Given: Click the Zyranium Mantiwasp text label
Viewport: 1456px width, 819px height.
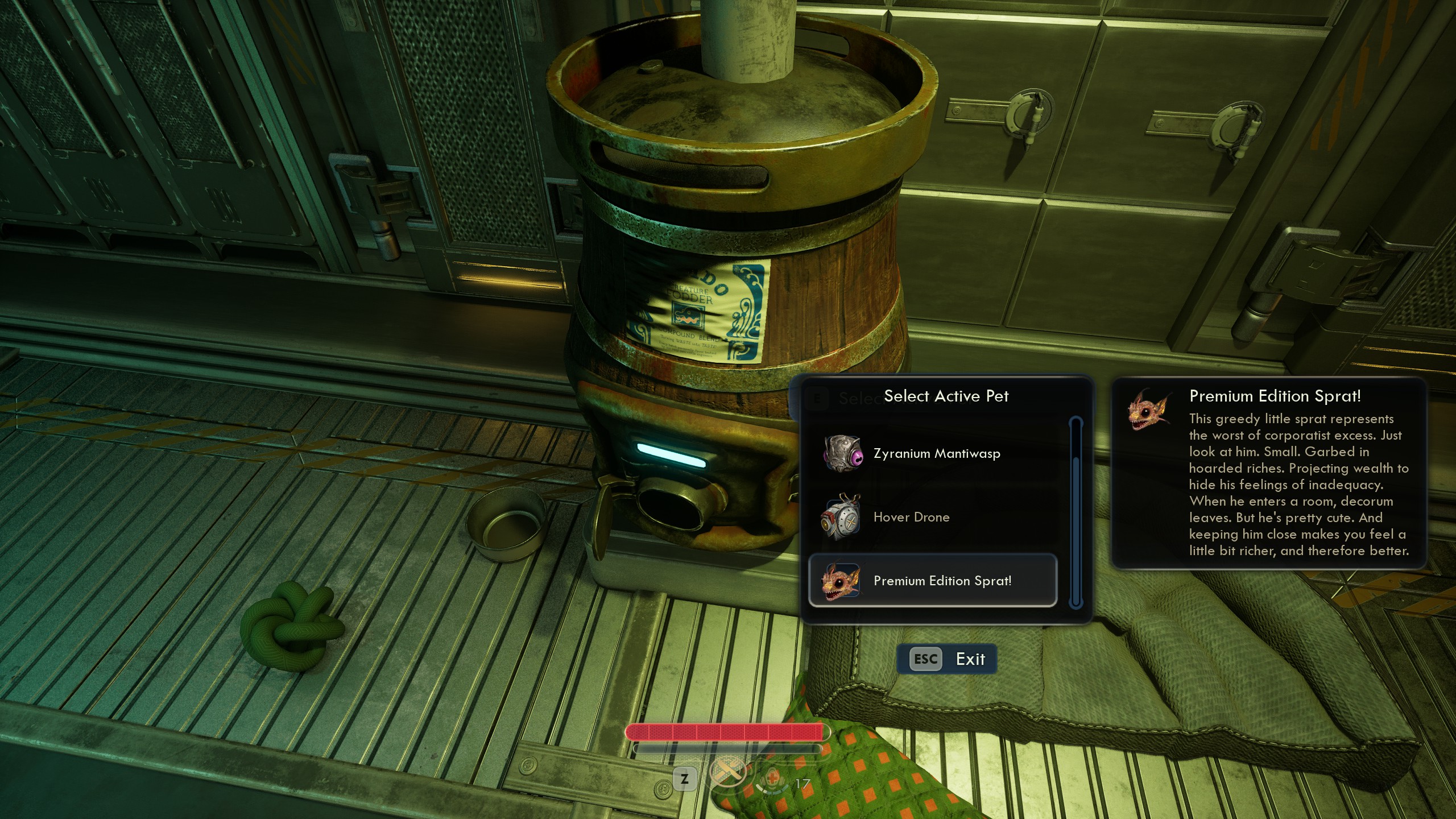Looking at the screenshot, I should (936, 453).
